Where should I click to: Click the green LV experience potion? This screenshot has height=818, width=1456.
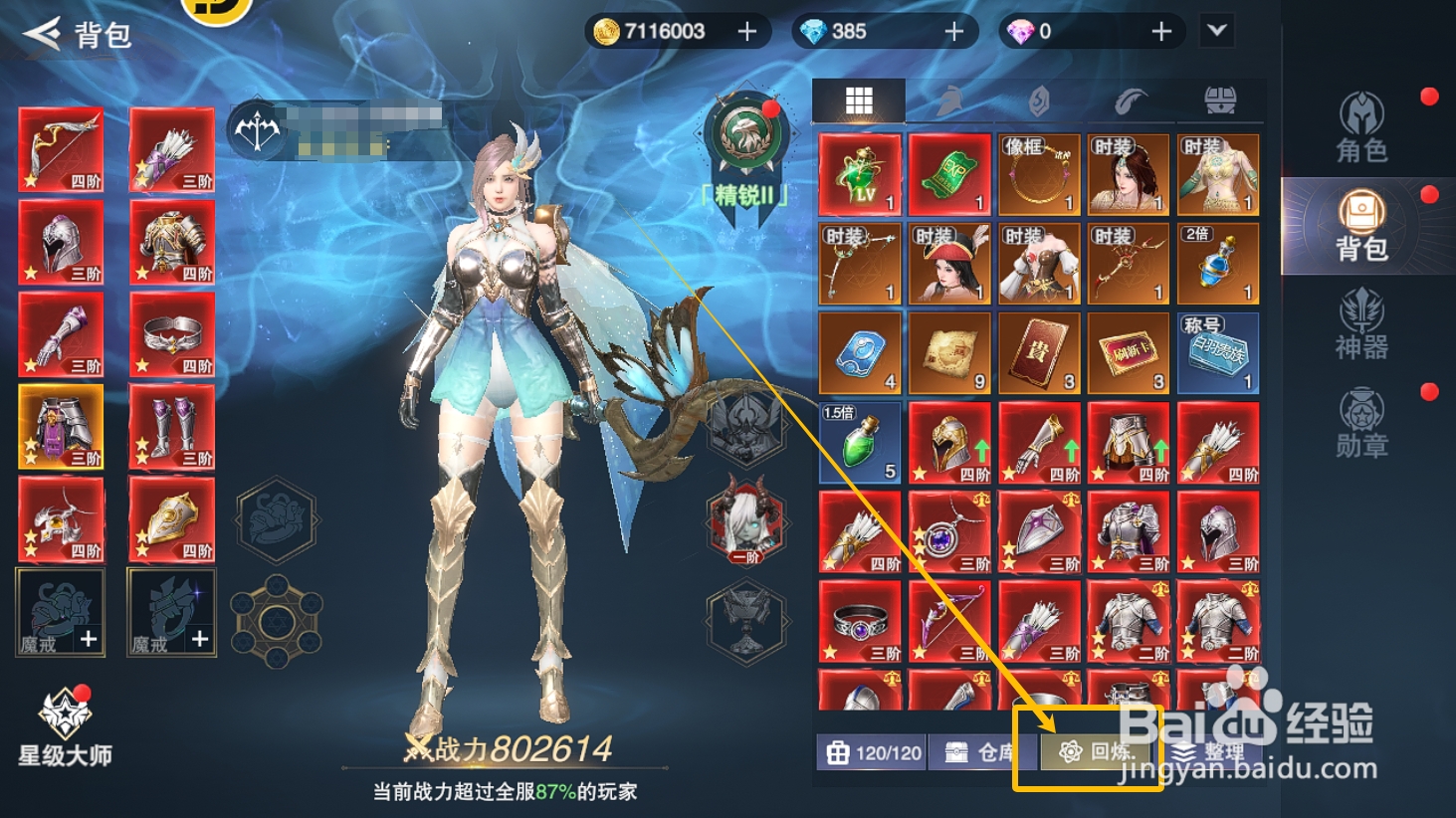click(858, 173)
